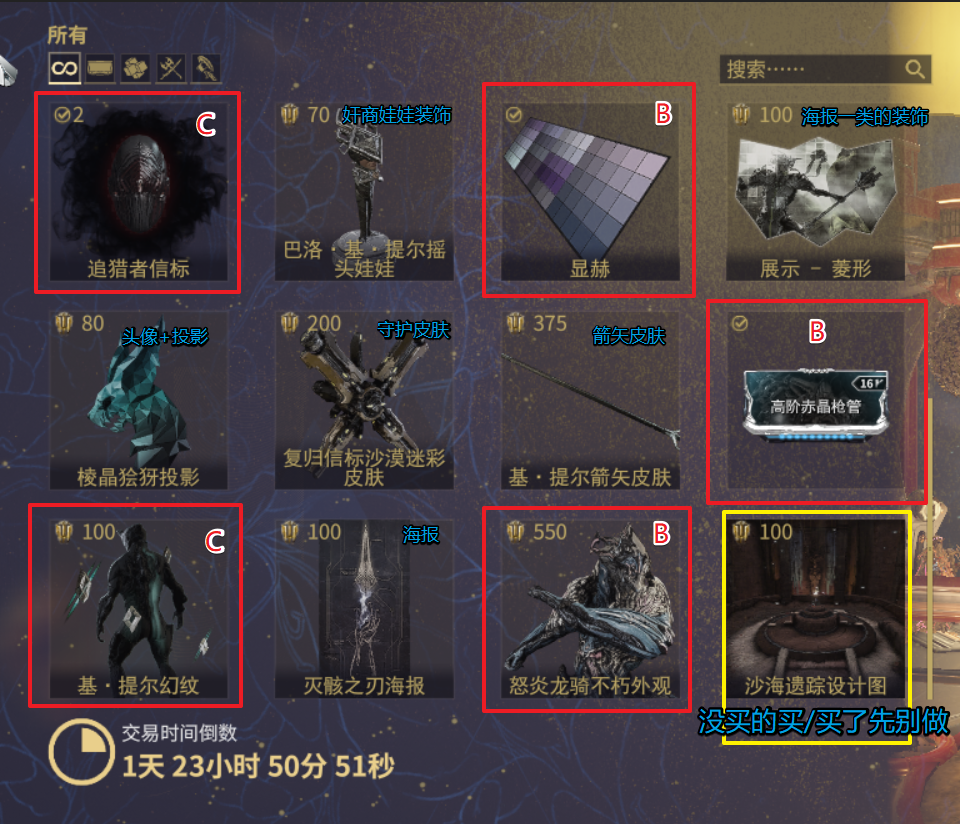
Task: Switch to the hammer category tab
Action: pos(207,68)
